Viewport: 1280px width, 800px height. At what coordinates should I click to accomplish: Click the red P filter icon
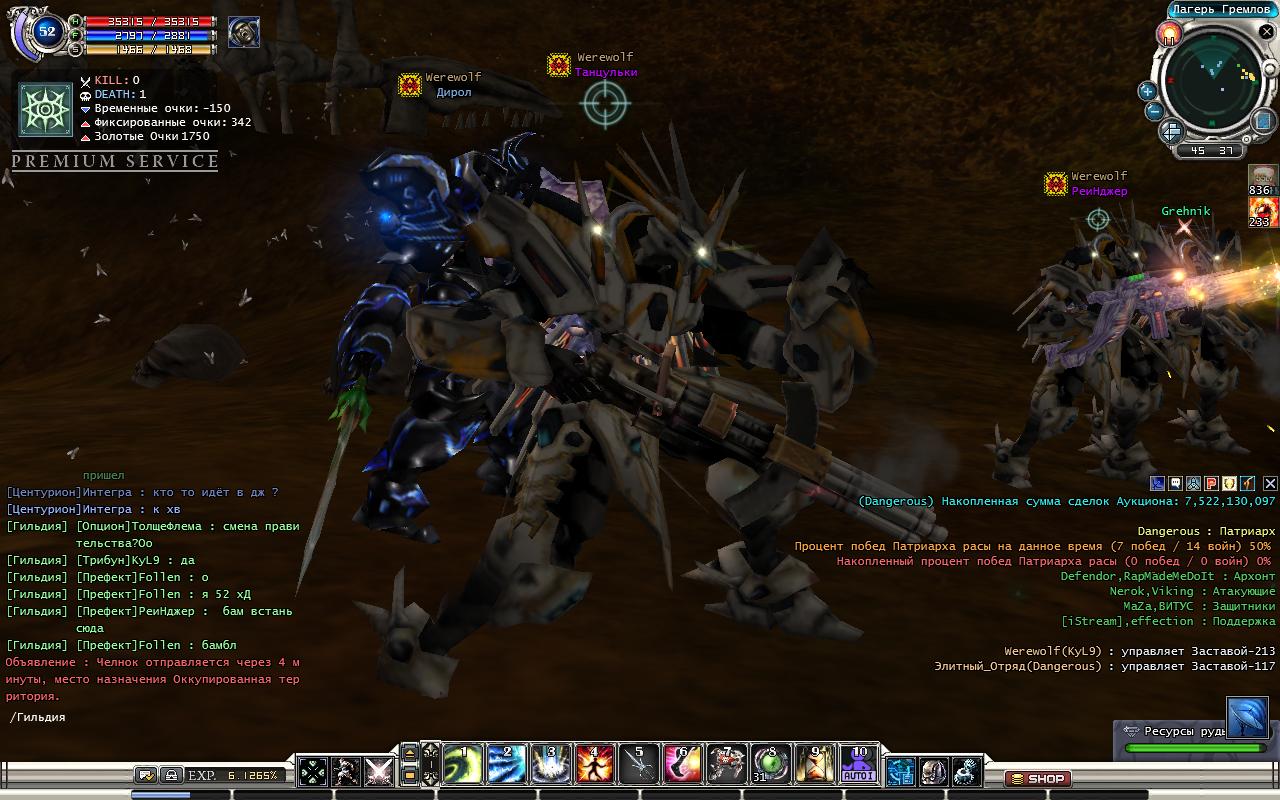pyautogui.click(x=1211, y=484)
